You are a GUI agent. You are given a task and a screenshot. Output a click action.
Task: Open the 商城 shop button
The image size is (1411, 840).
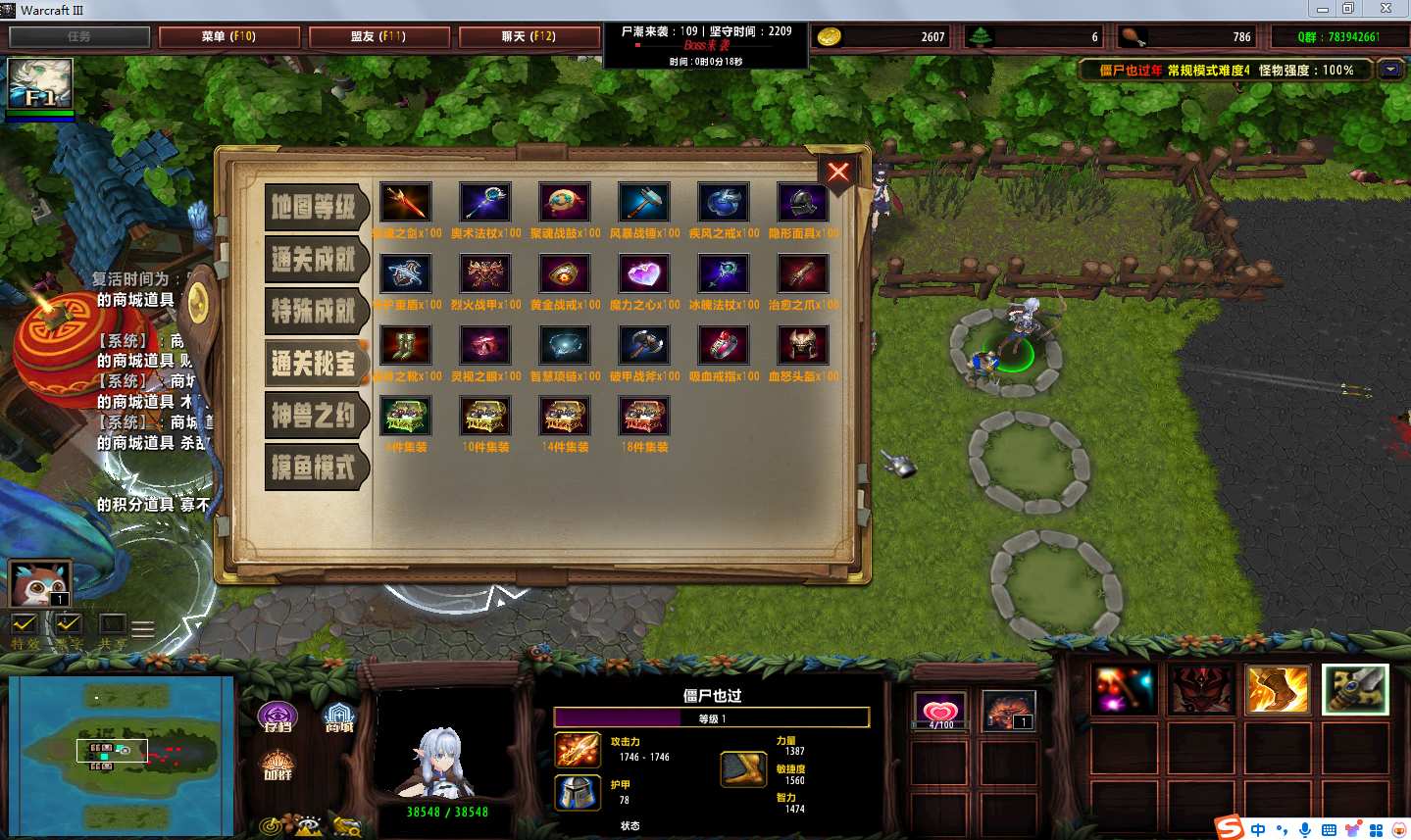(339, 716)
